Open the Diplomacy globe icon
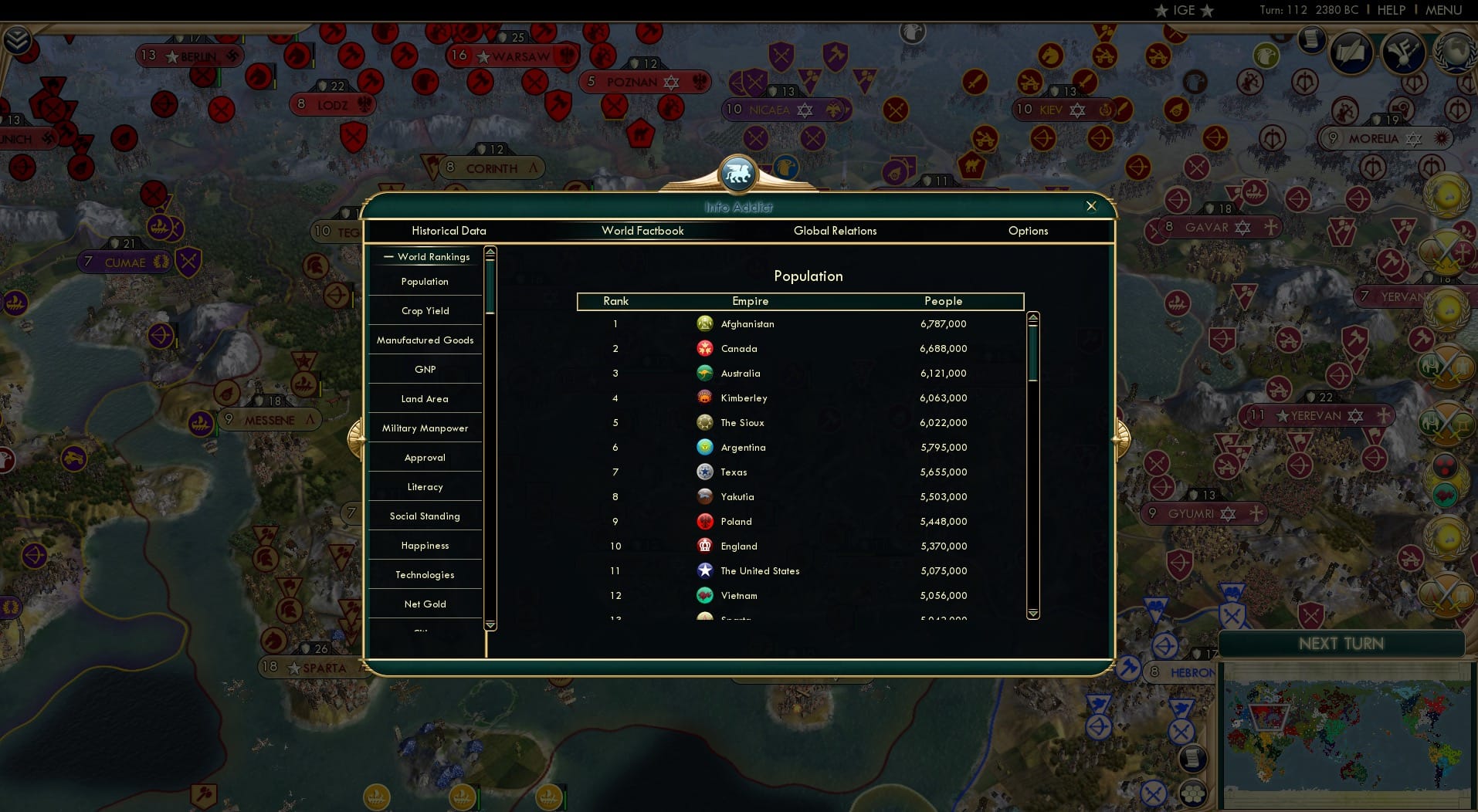The width and height of the screenshot is (1478, 812). pos(1453,52)
